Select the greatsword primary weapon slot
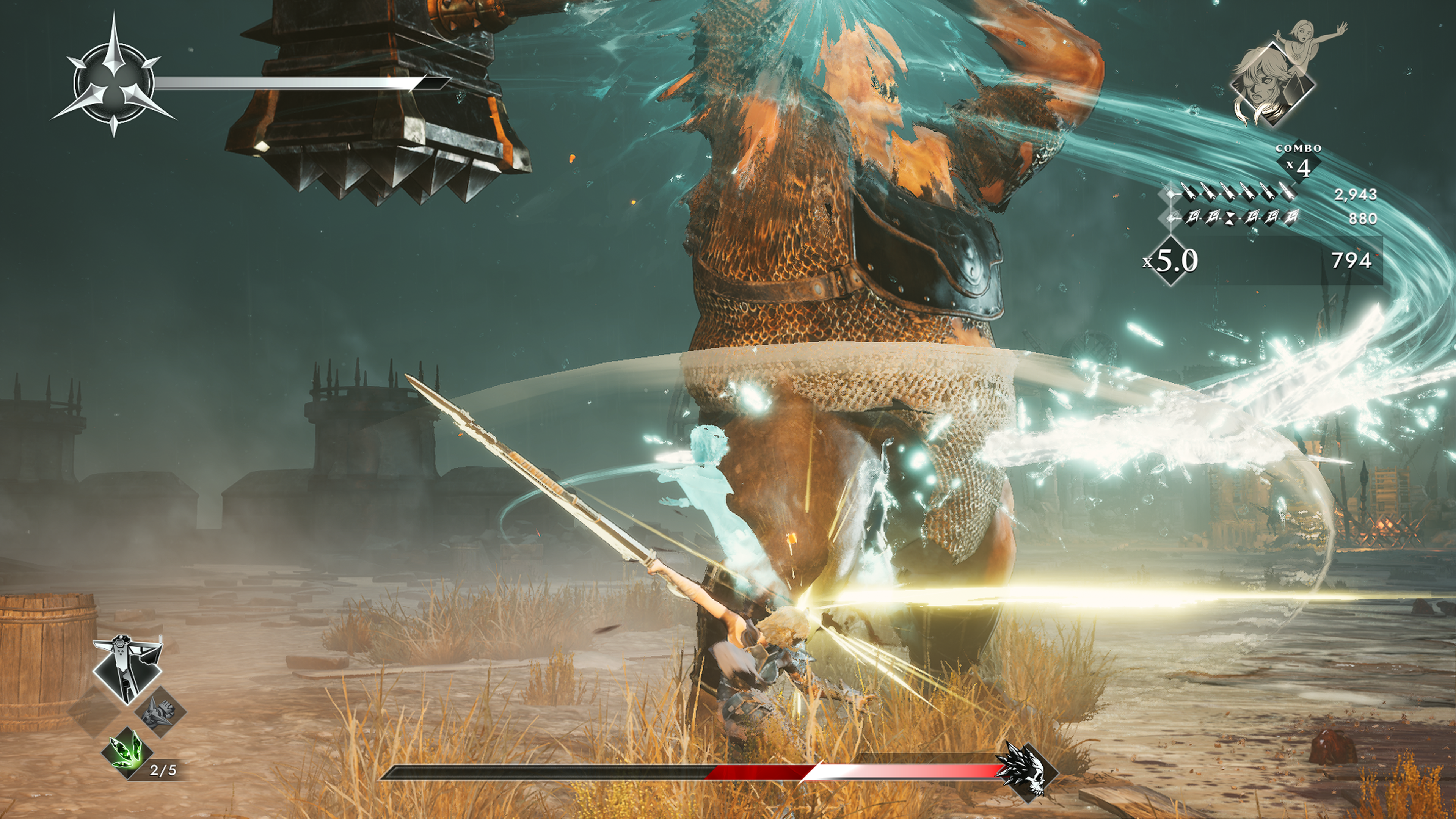 click(127, 668)
